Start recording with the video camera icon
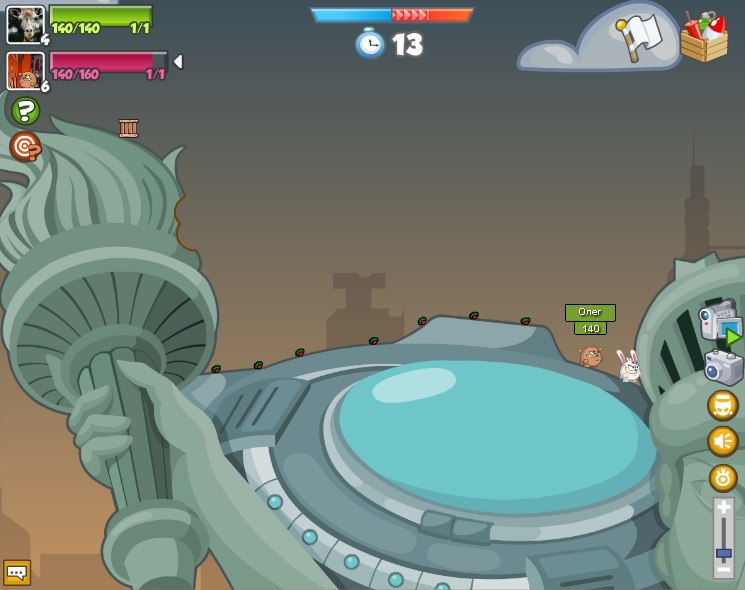Viewport: 745px width, 590px height. tap(720, 324)
